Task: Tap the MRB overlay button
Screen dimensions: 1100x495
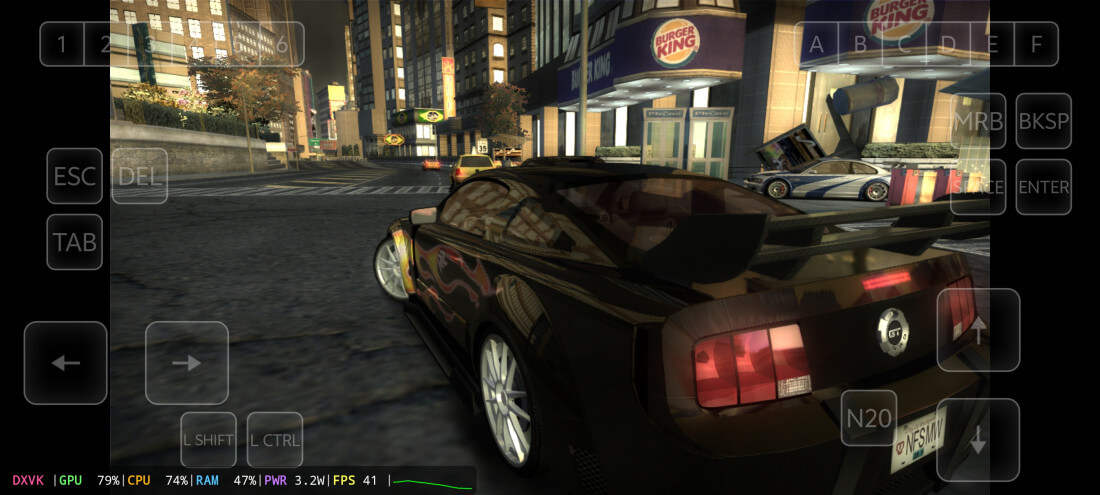Action: click(978, 121)
